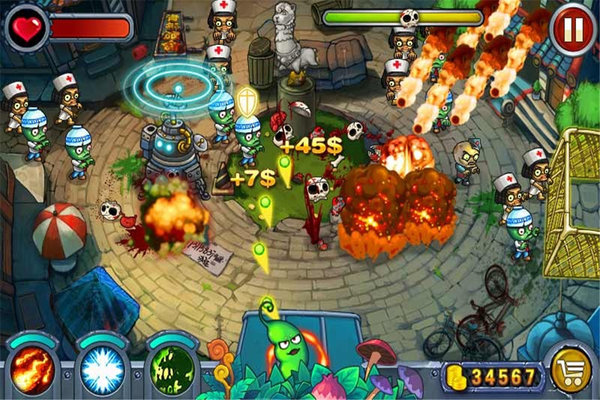The image size is (600, 400).
Task: Use the green poison ability
Action: (x=170, y=368)
